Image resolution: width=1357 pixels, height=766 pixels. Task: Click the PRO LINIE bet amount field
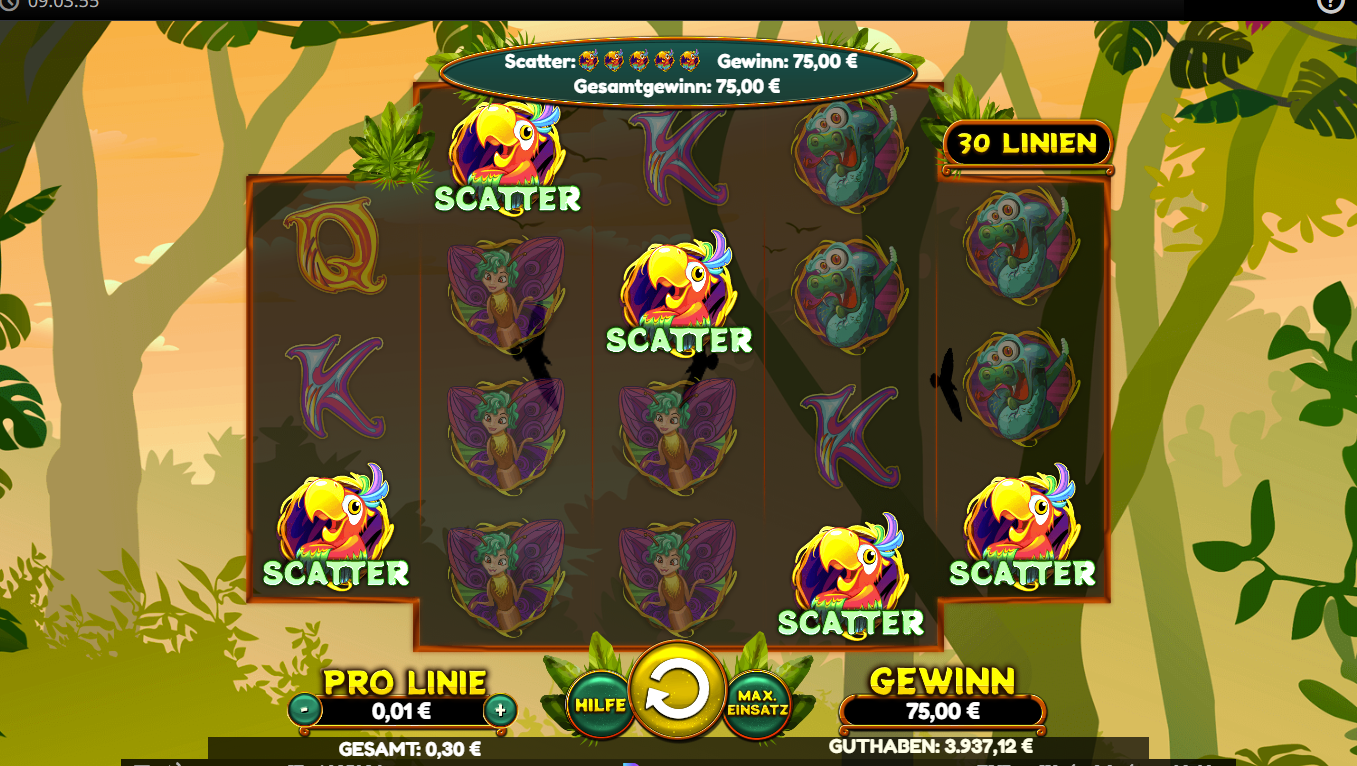pyautogui.click(x=403, y=712)
